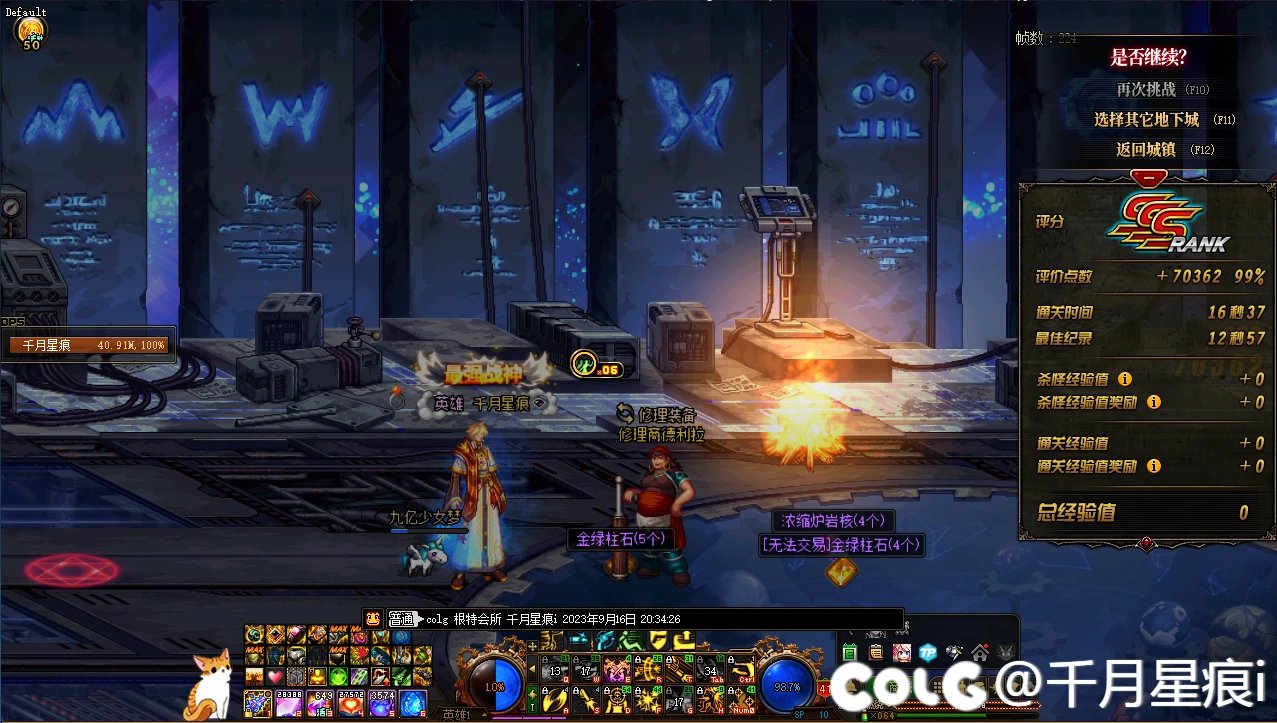This screenshot has width=1277, height=723.
Task: Use the skill on the A slot
Action: coord(553,701)
